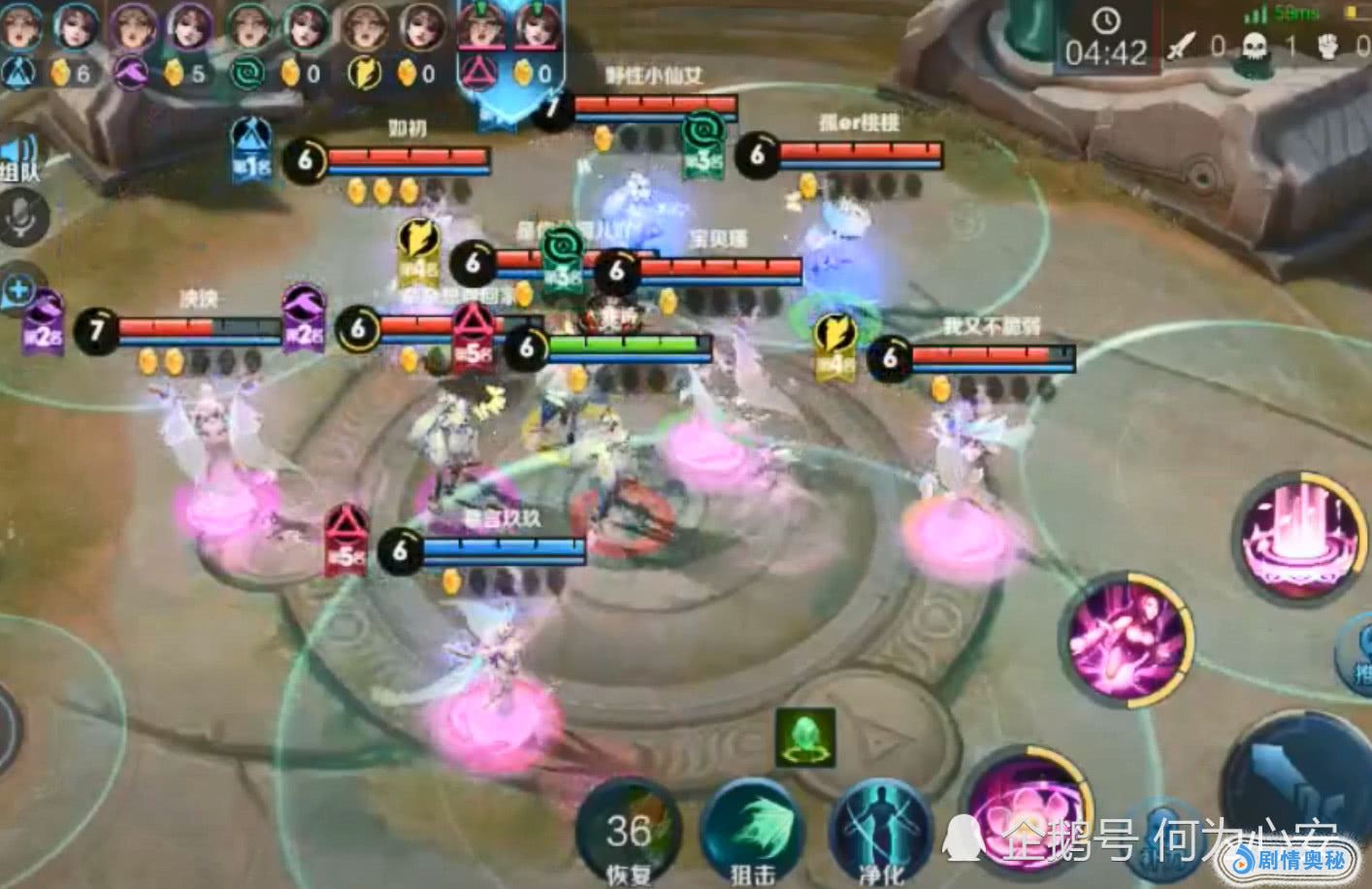This screenshot has height=889, width=1372.
Task: Select the blue team portrait pair
Action: click(x=47, y=44)
